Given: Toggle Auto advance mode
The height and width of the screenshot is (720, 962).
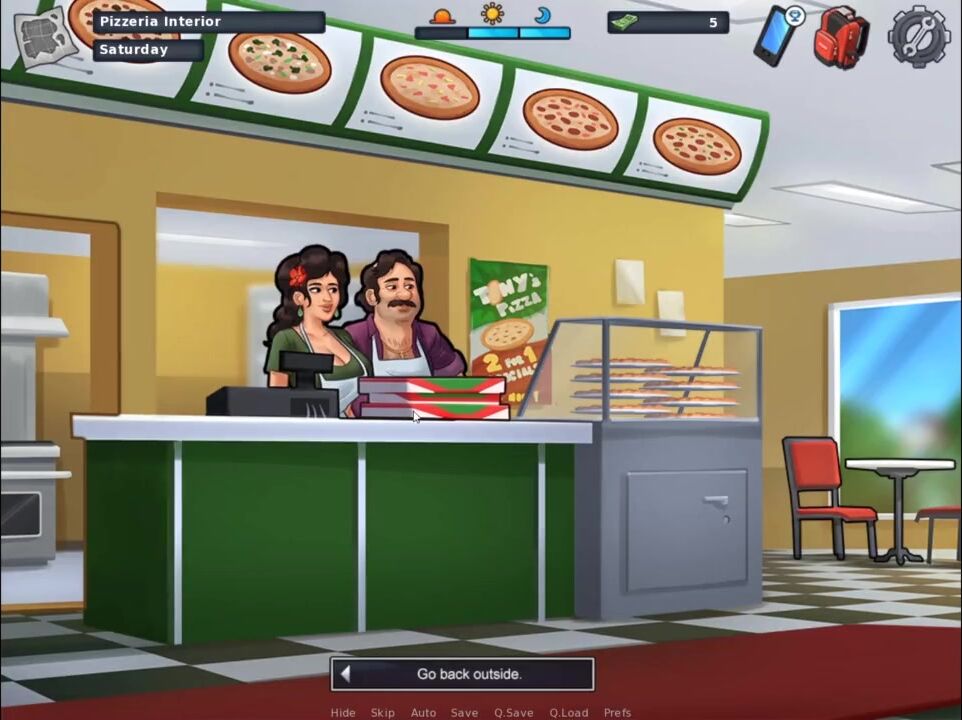Looking at the screenshot, I should [423, 713].
